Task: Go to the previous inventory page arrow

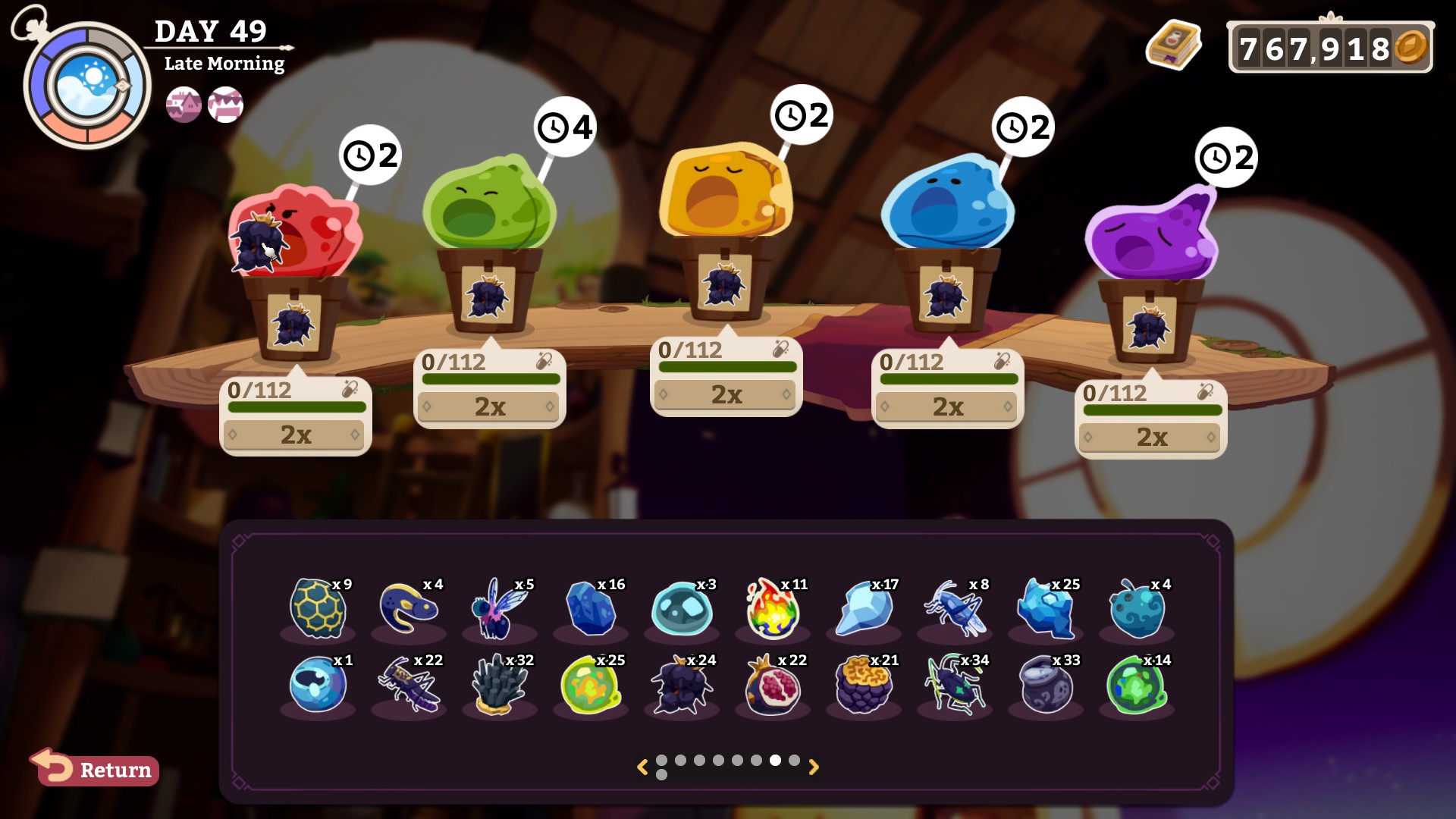Action: point(642,767)
